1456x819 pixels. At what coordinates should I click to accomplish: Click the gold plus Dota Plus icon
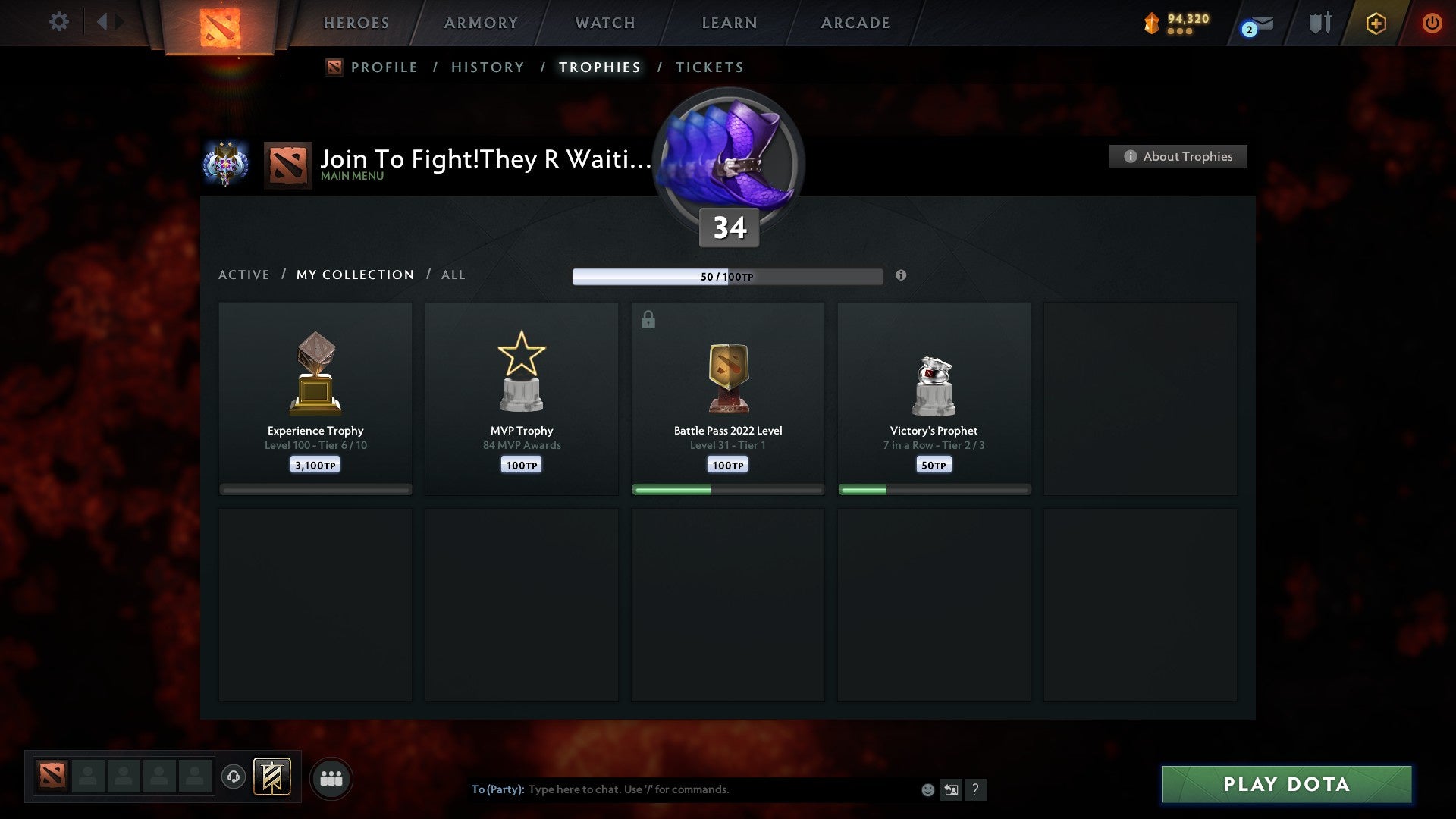(x=1375, y=23)
